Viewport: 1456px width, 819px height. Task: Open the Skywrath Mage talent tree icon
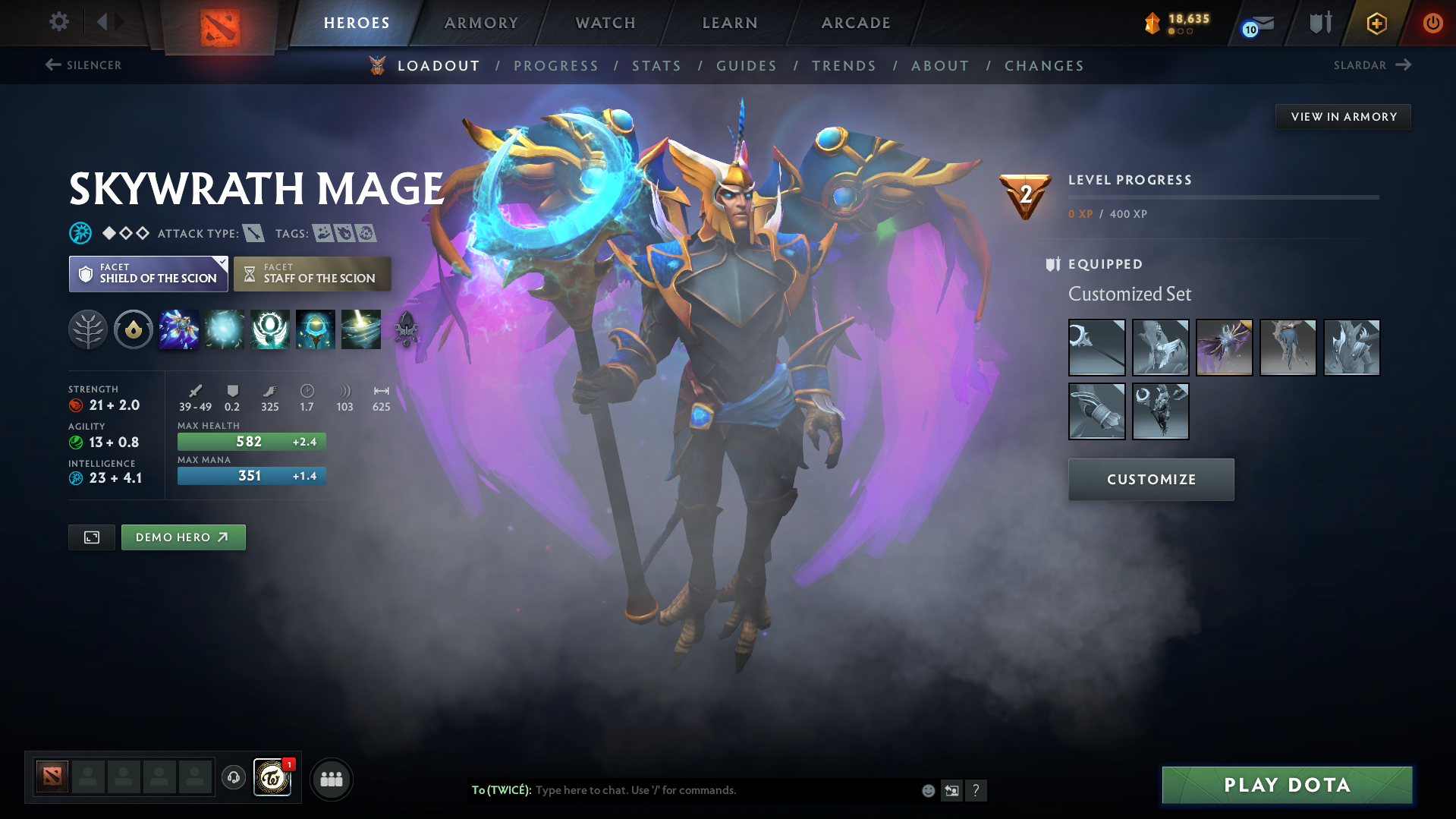coord(88,329)
